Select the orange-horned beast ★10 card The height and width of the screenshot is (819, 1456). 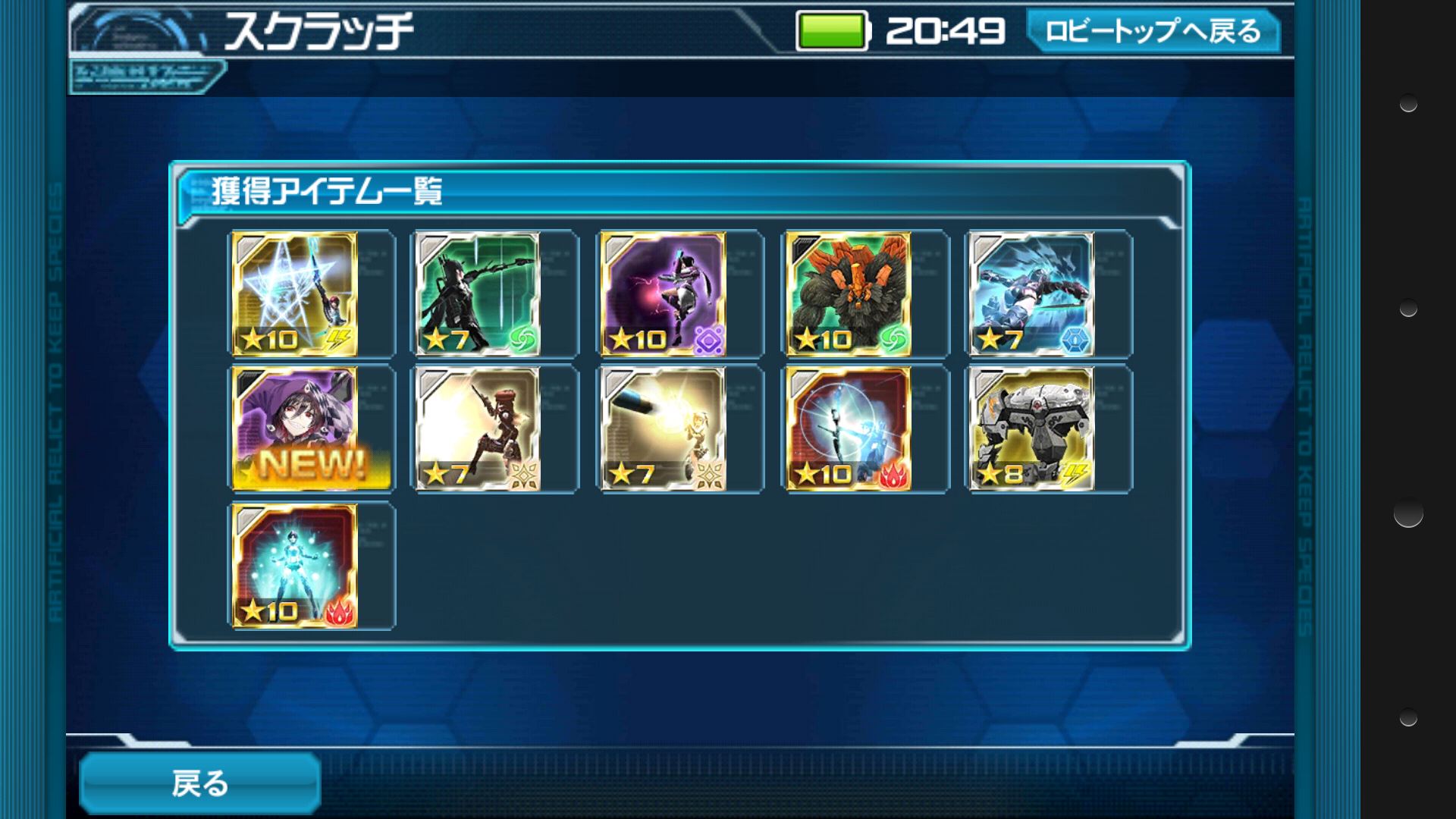(x=849, y=294)
